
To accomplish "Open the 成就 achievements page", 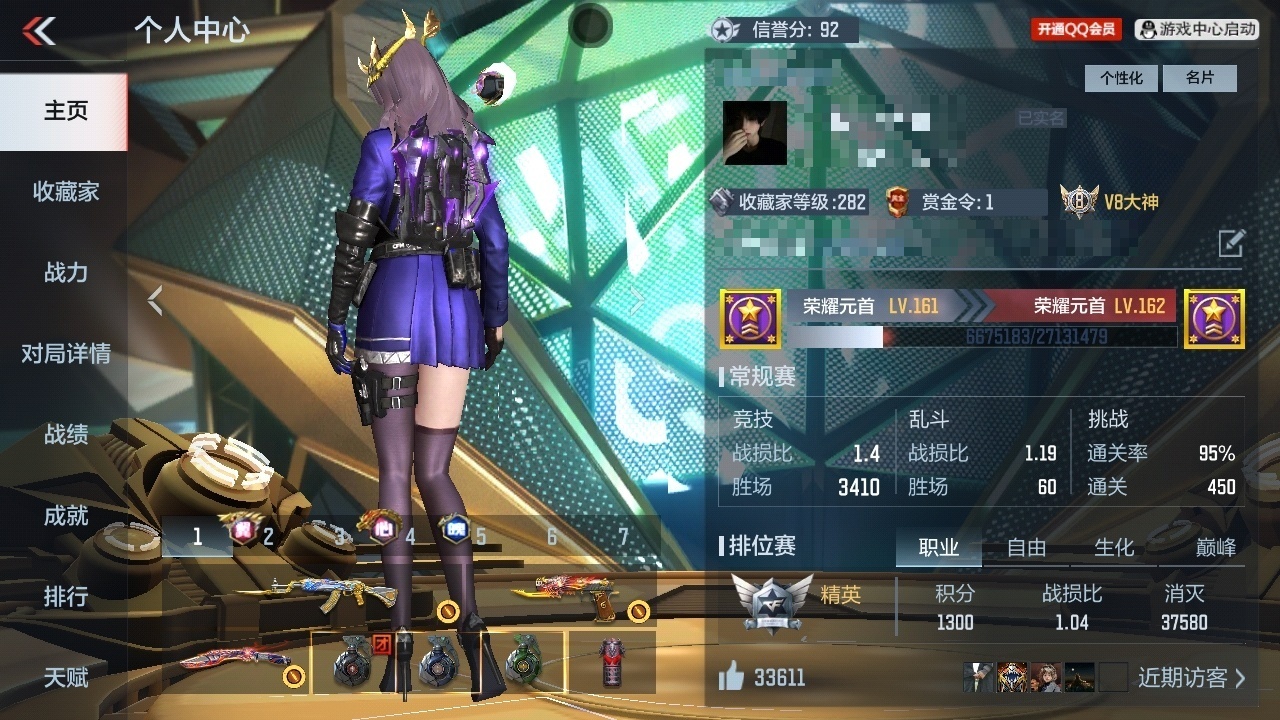I will click(65, 516).
